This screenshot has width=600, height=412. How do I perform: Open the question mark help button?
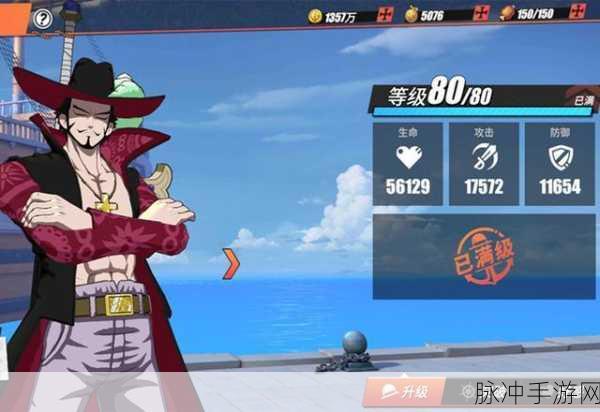(43, 18)
